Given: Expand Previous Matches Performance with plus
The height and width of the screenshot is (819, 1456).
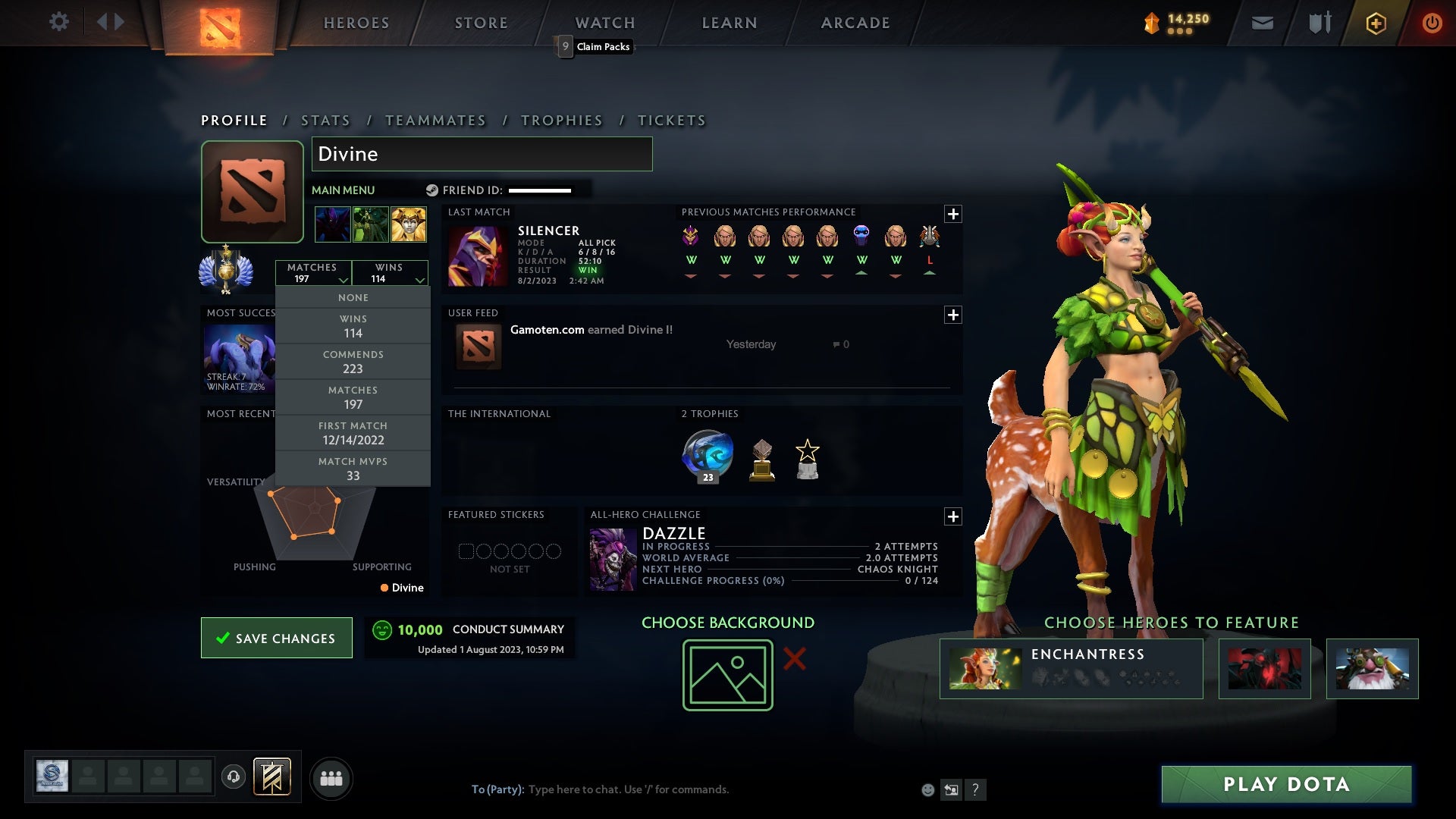Looking at the screenshot, I should 953,215.
